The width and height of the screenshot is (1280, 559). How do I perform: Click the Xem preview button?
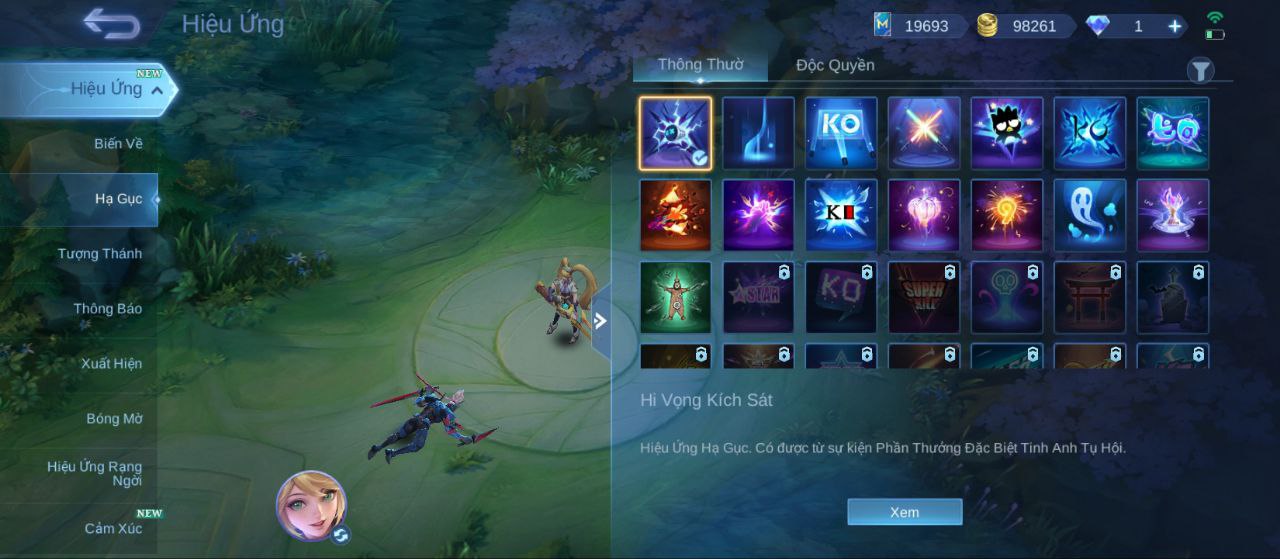(904, 512)
